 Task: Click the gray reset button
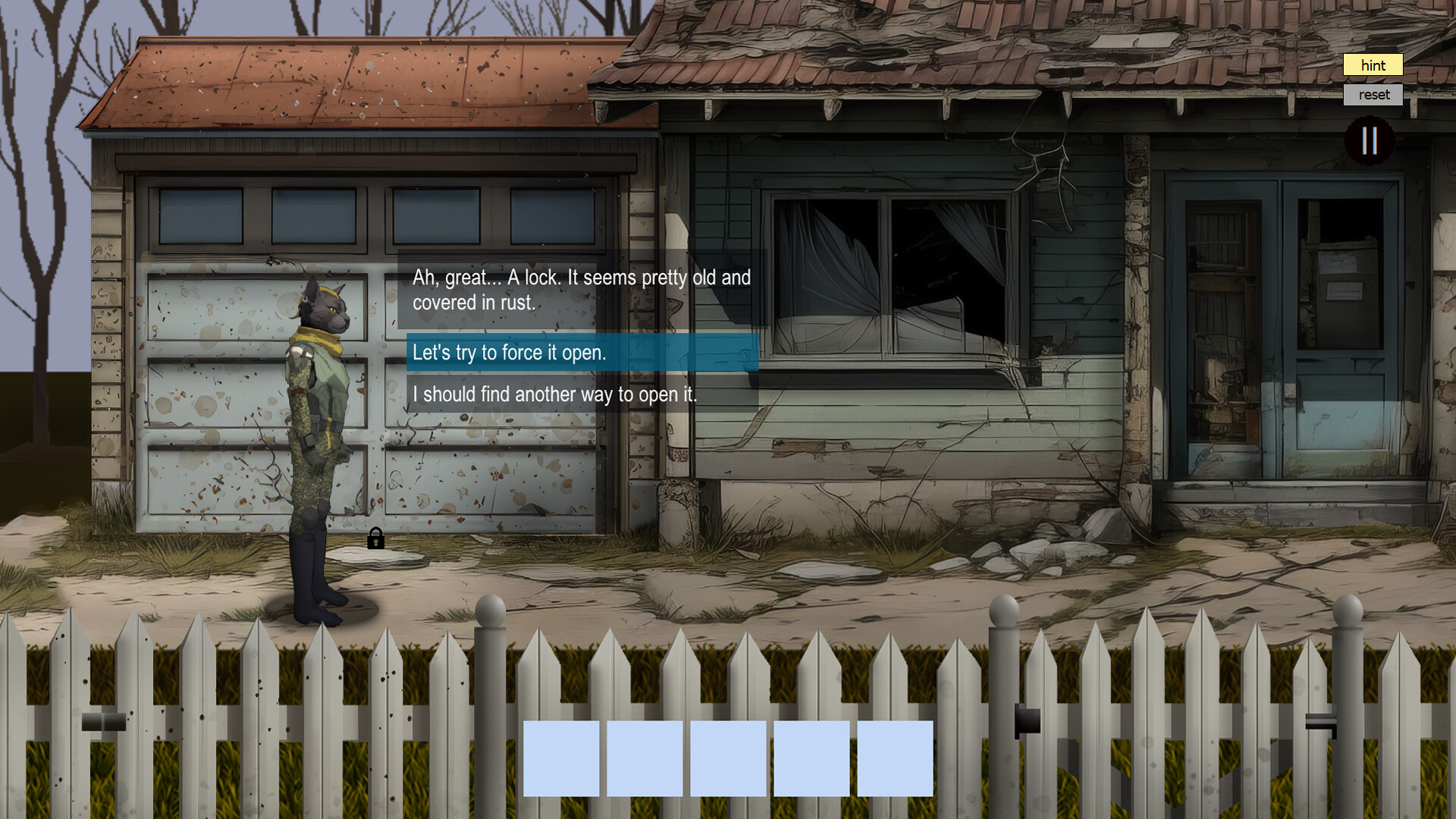[1373, 94]
